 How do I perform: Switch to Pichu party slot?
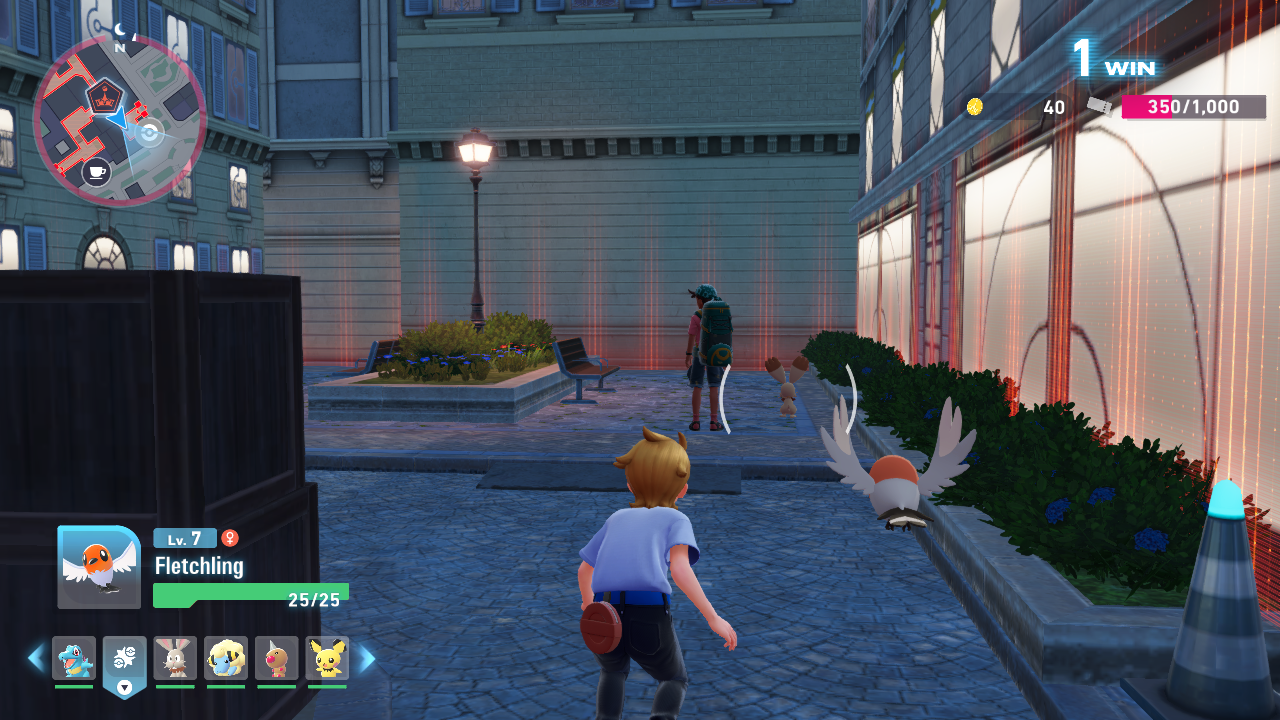click(x=328, y=658)
